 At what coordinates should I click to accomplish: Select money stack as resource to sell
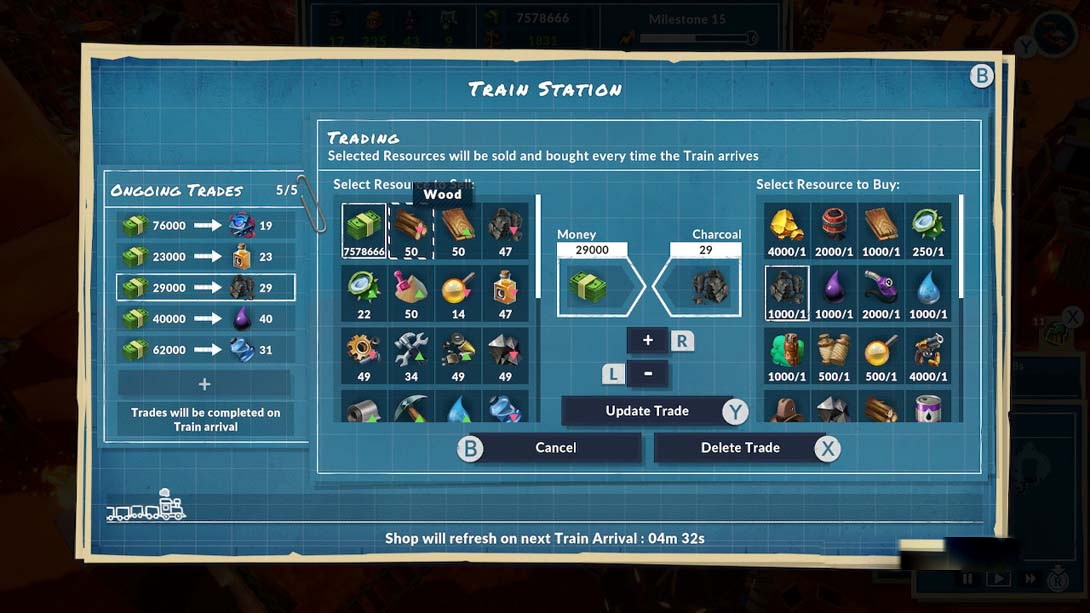coord(364,230)
